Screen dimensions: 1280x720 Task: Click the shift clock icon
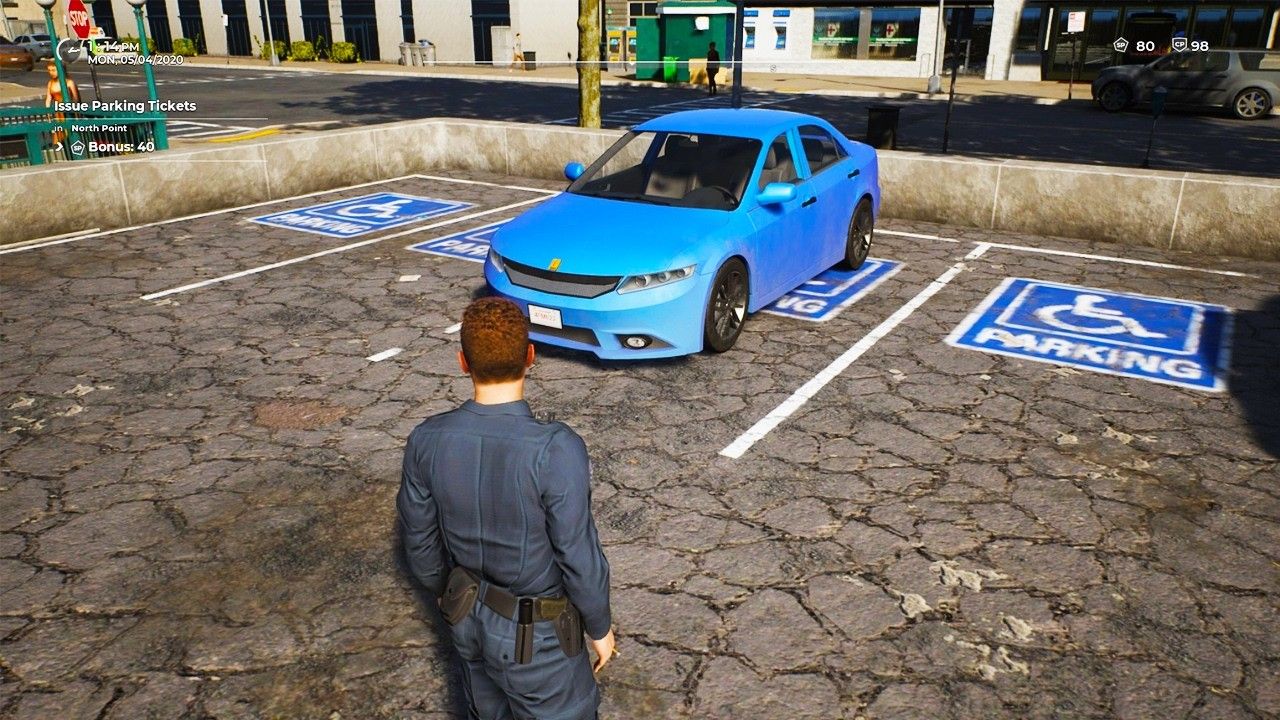pos(69,49)
